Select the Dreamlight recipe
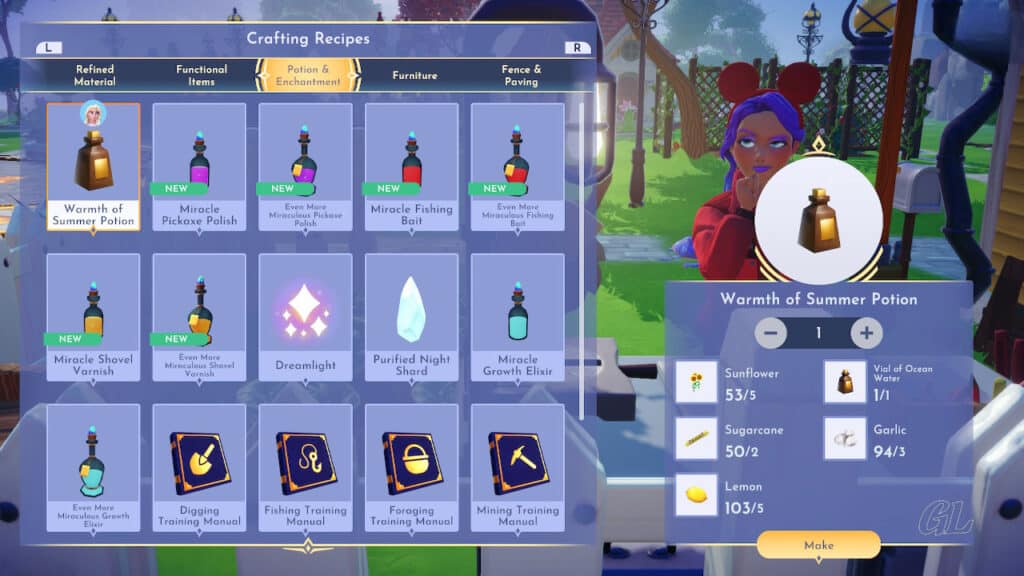1024x576 pixels. point(305,316)
